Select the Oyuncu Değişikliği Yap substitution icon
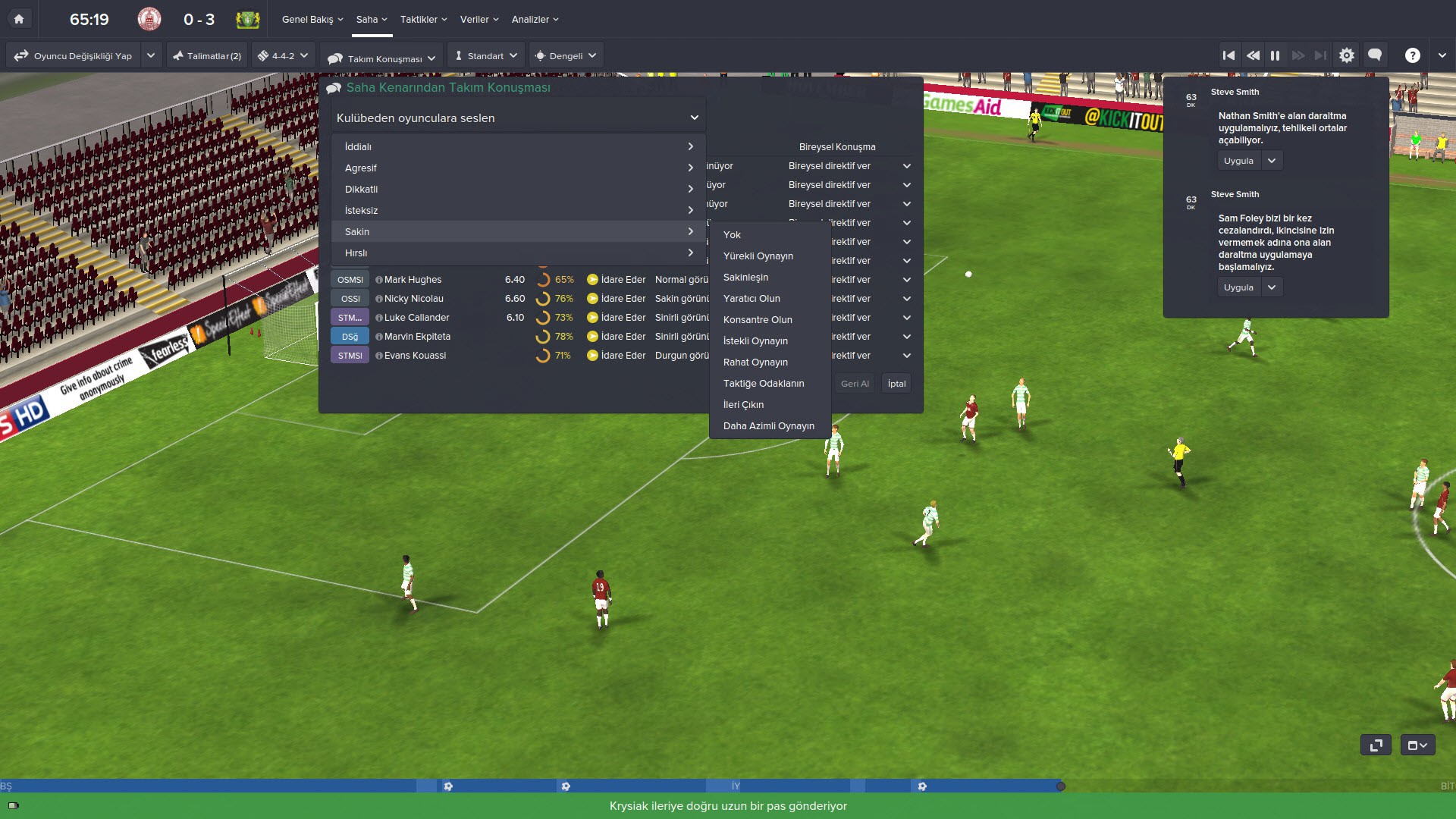This screenshot has width=1456, height=819. [20, 55]
